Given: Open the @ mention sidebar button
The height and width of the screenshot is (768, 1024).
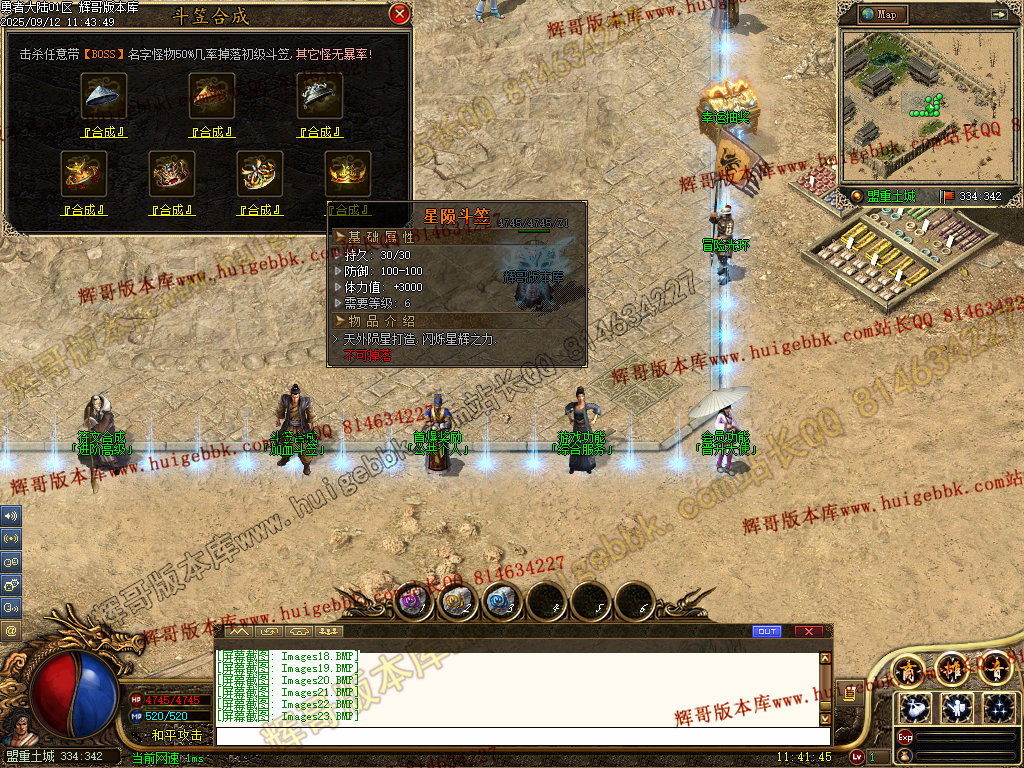Looking at the screenshot, I should coord(11,631).
